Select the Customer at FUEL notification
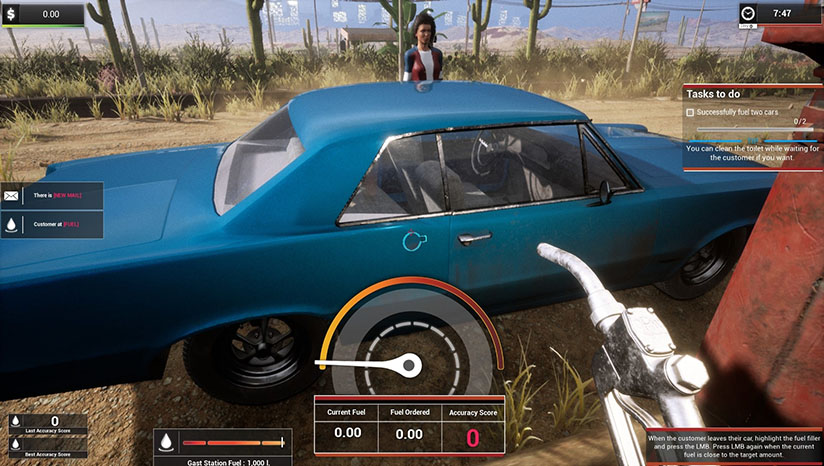The width and height of the screenshot is (824, 466). pyautogui.click(x=52, y=225)
